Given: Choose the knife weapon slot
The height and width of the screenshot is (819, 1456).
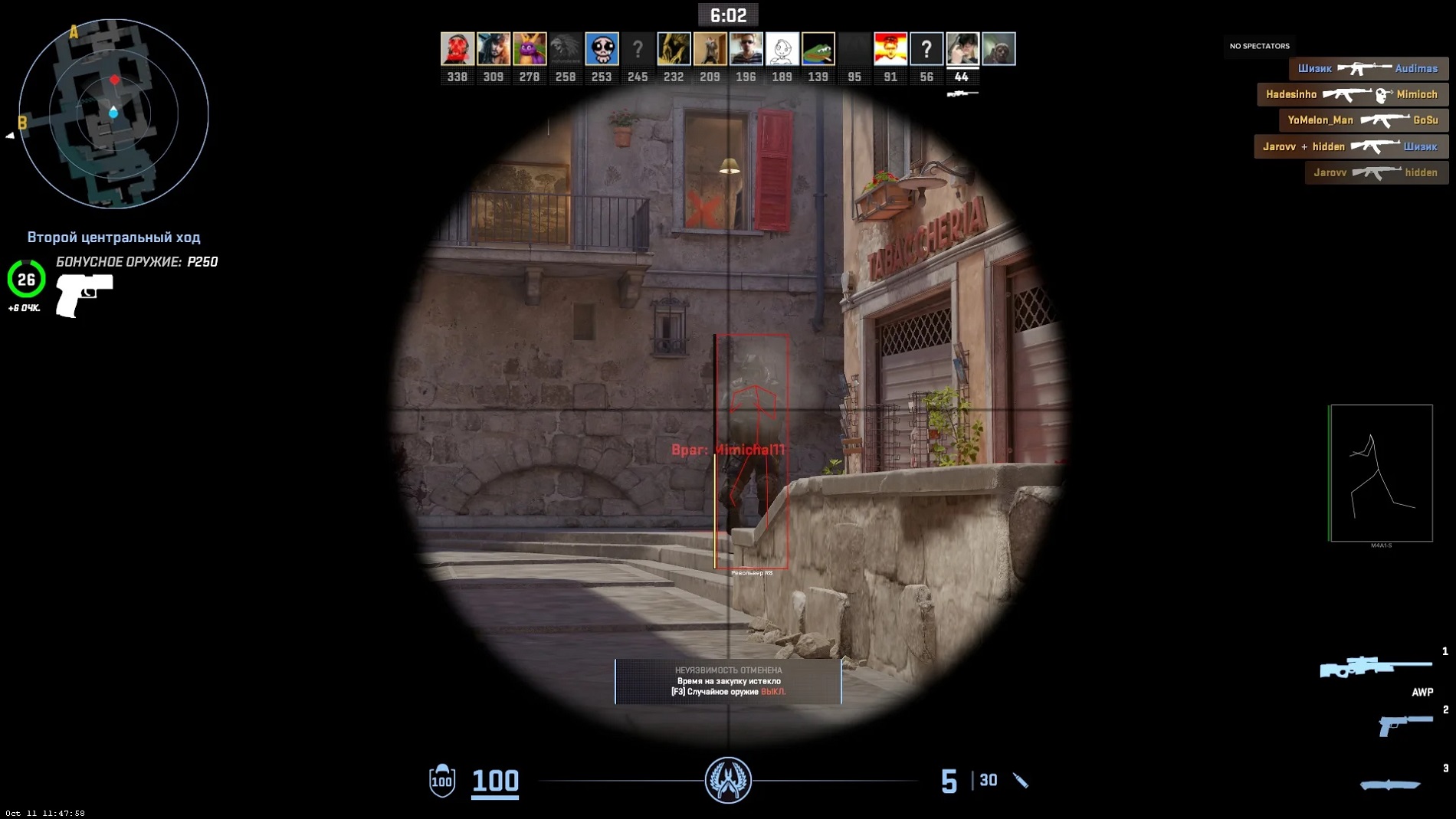Looking at the screenshot, I should (1389, 784).
